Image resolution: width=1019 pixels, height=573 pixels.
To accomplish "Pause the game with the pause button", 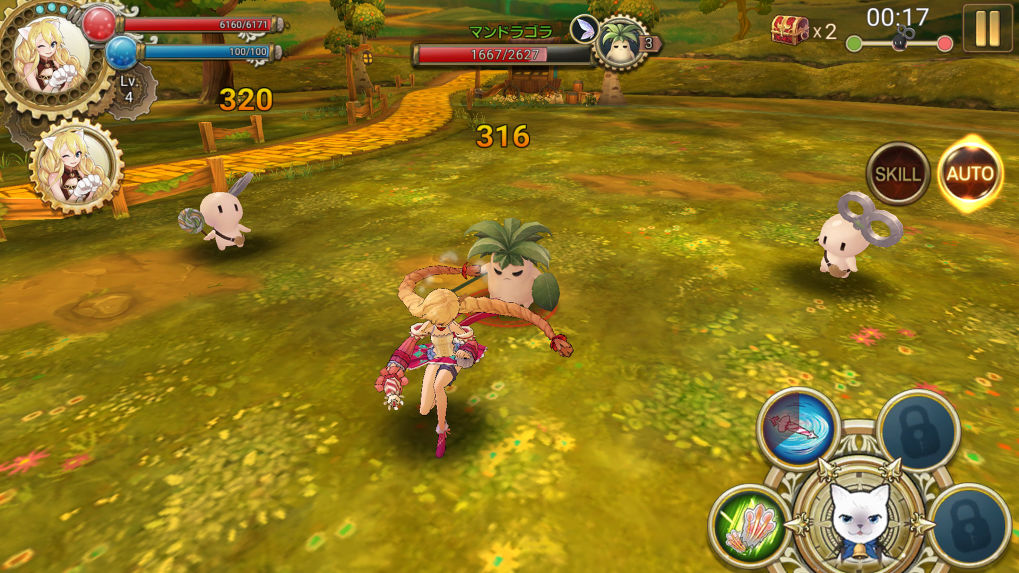I will (987, 28).
